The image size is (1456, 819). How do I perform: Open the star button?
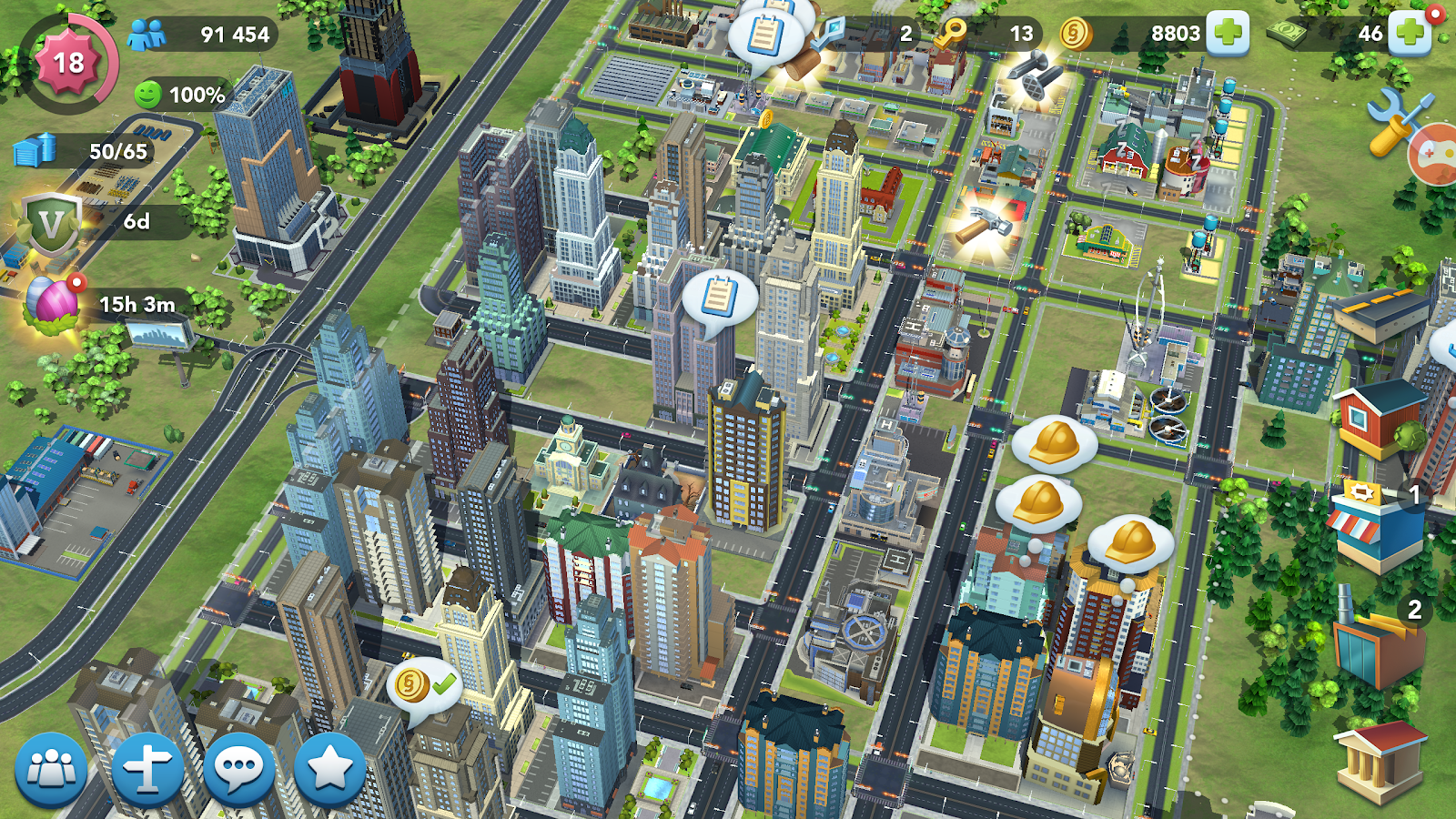point(329,770)
